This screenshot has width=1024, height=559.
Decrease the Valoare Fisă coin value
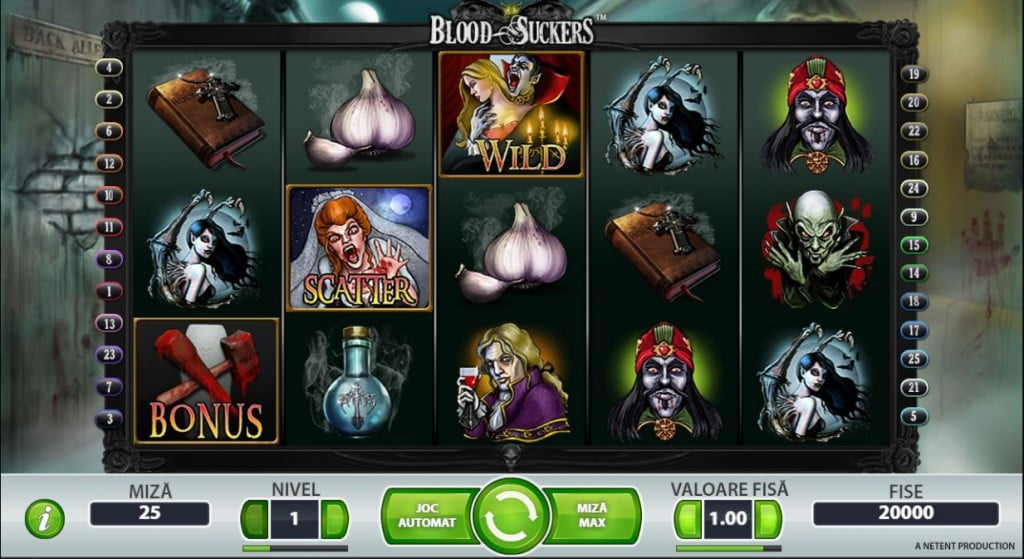tap(689, 519)
